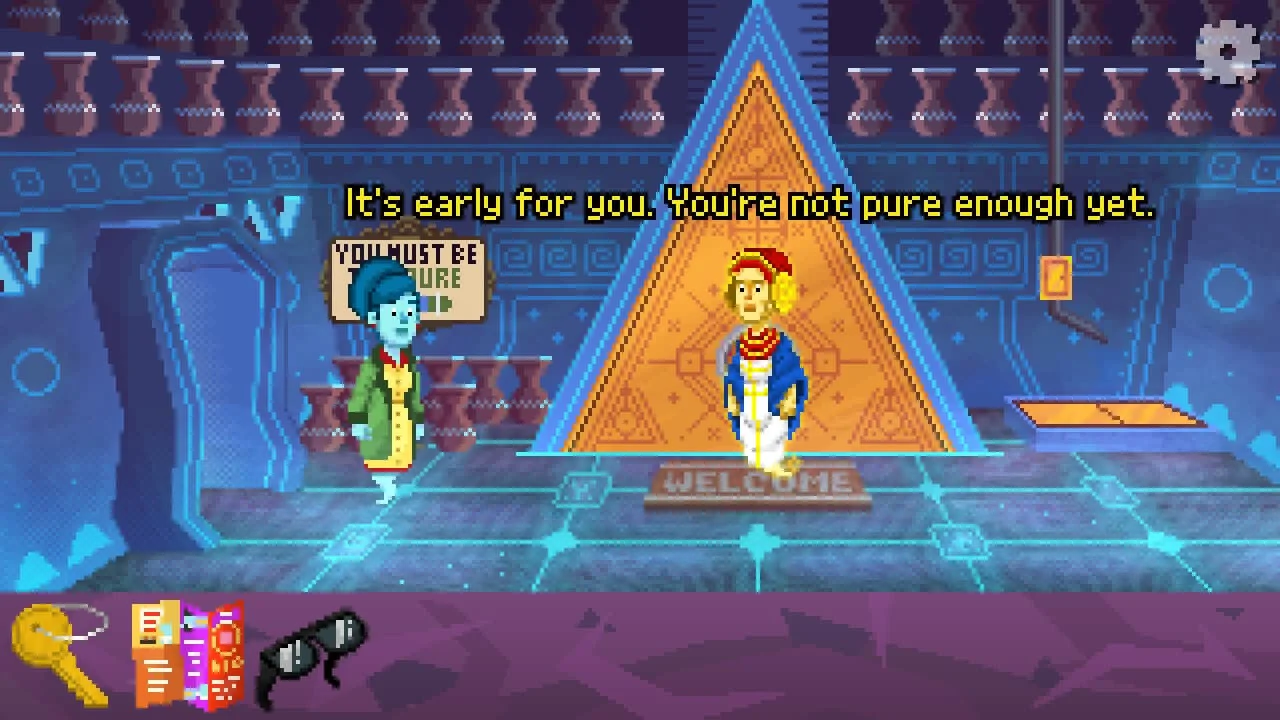Open the settings gear icon

pyautogui.click(x=1227, y=50)
